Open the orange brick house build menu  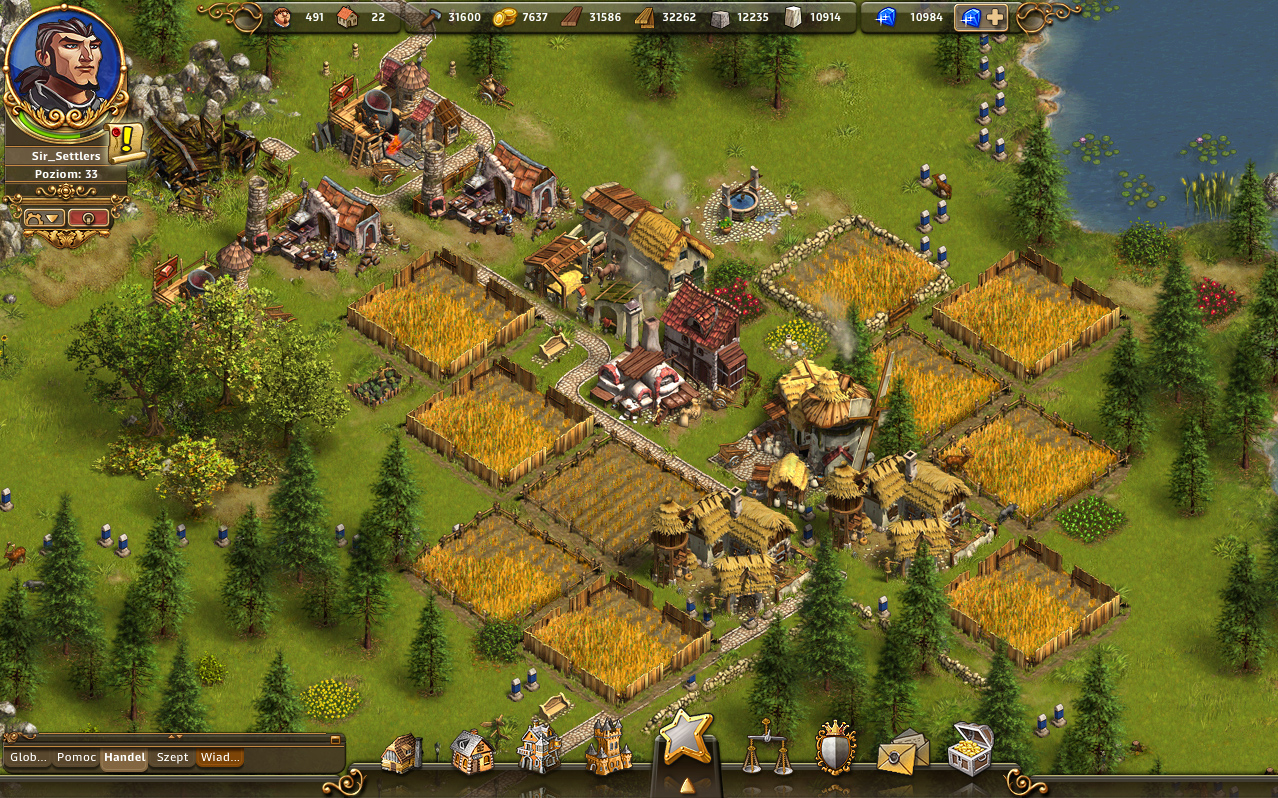[471, 751]
